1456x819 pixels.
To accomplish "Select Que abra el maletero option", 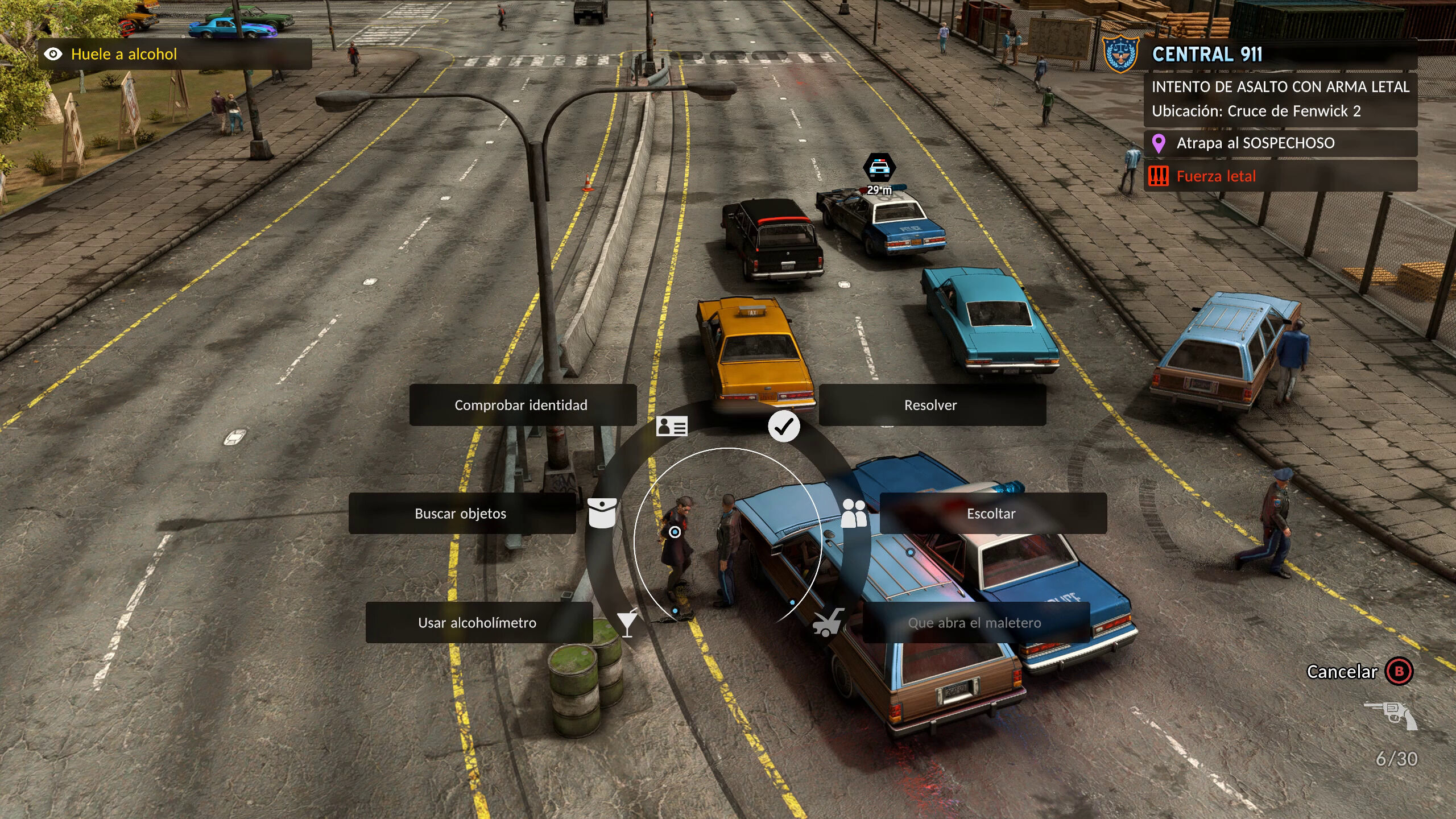I will pos(975,623).
